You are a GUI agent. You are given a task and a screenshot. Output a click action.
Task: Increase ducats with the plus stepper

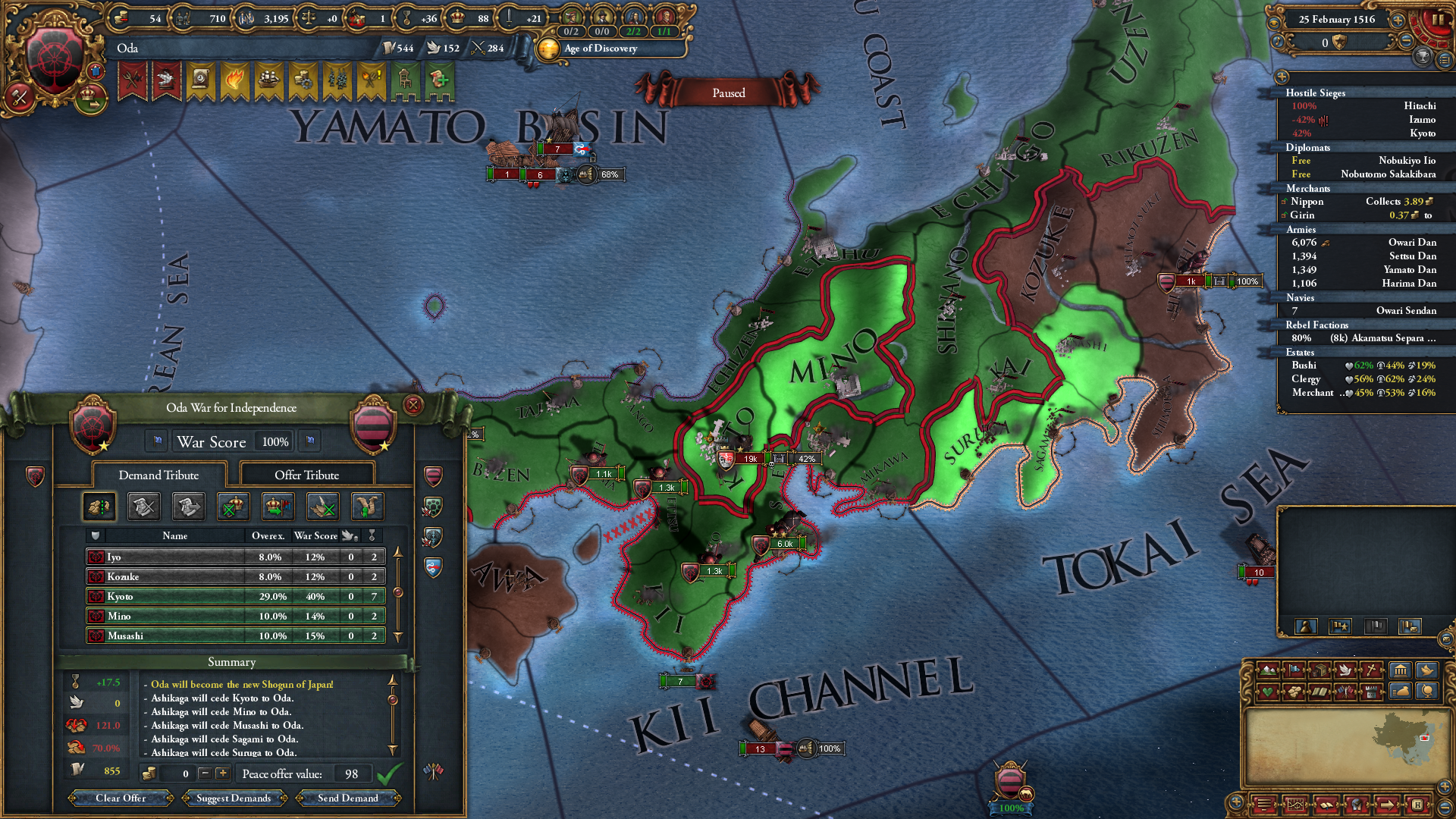[222, 773]
